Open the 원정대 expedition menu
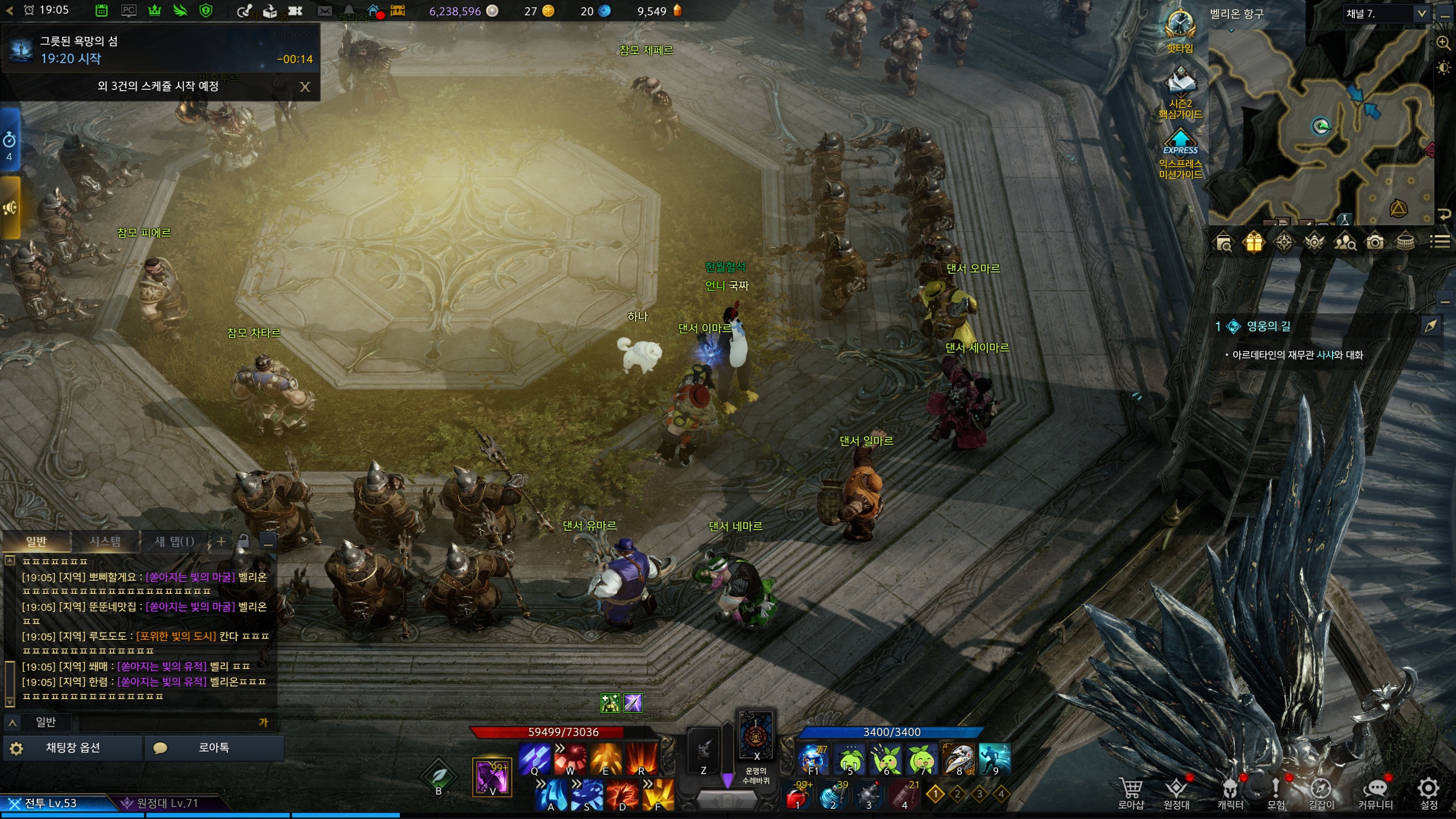Image resolution: width=1456 pixels, height=819 pixels. pyautogui.click(x=1176, y=791)
